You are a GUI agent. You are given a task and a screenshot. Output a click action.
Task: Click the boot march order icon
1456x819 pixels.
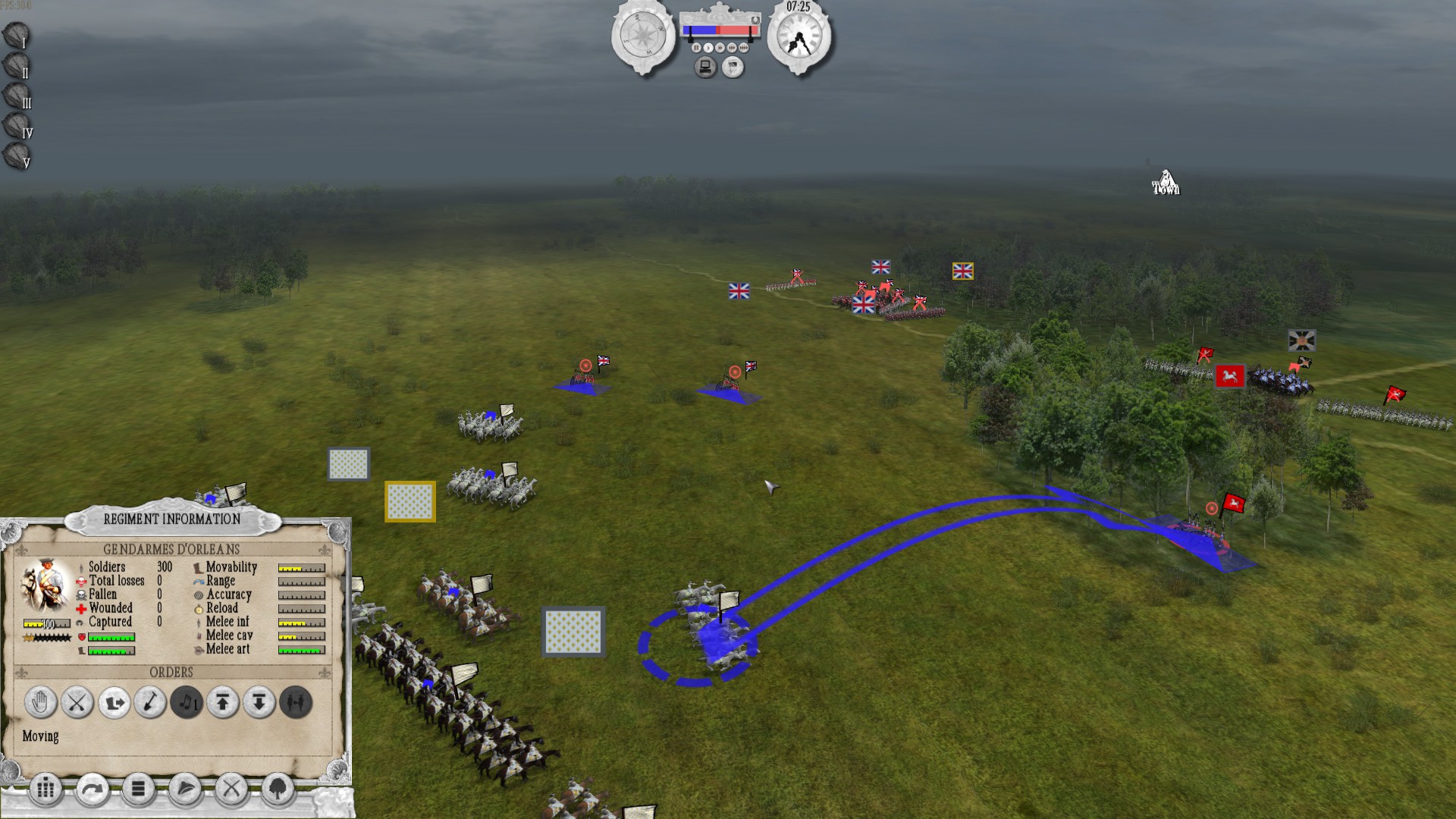113,701
